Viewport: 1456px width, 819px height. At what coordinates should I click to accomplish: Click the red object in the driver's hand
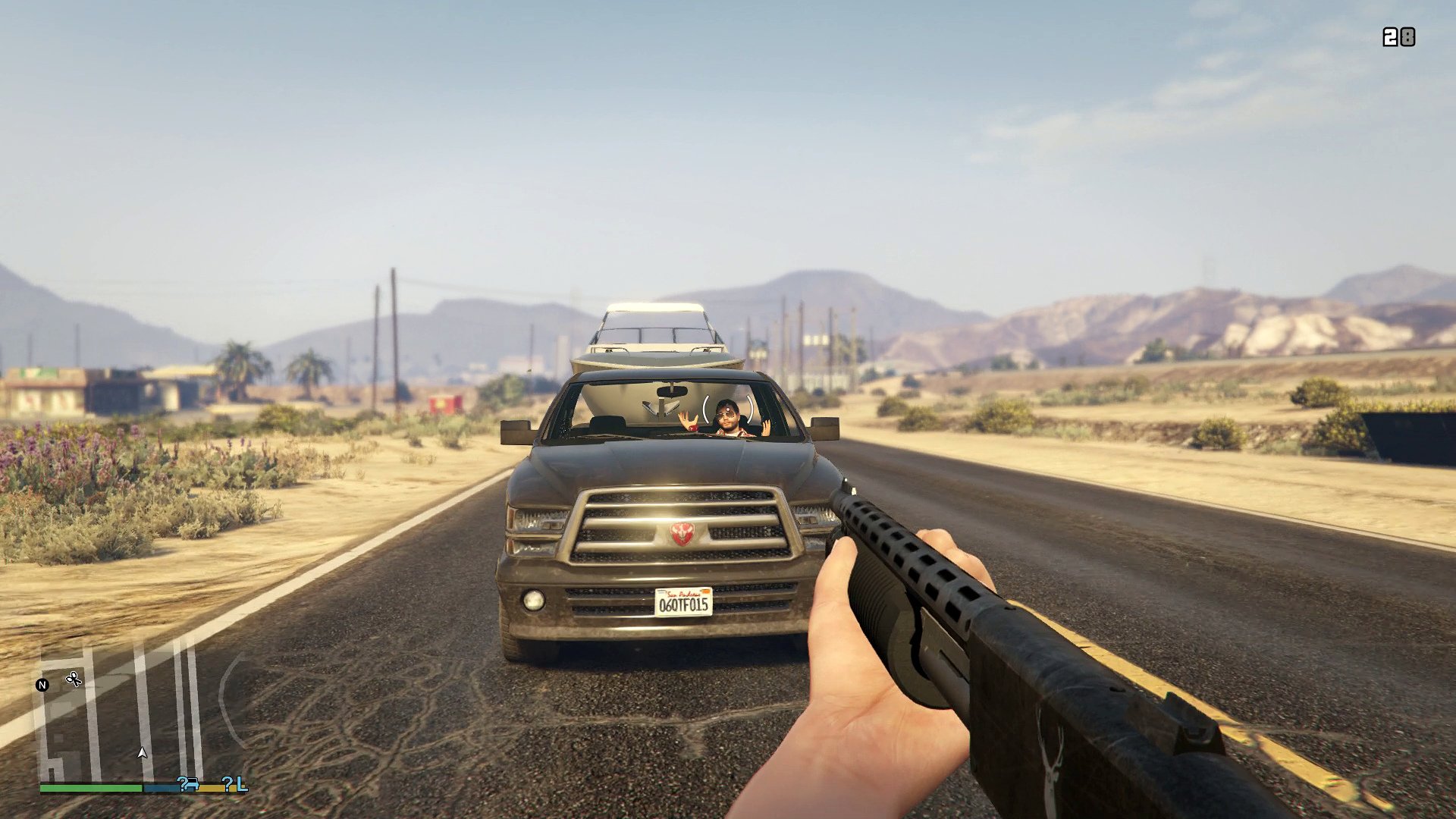click(x=693, y=428)
